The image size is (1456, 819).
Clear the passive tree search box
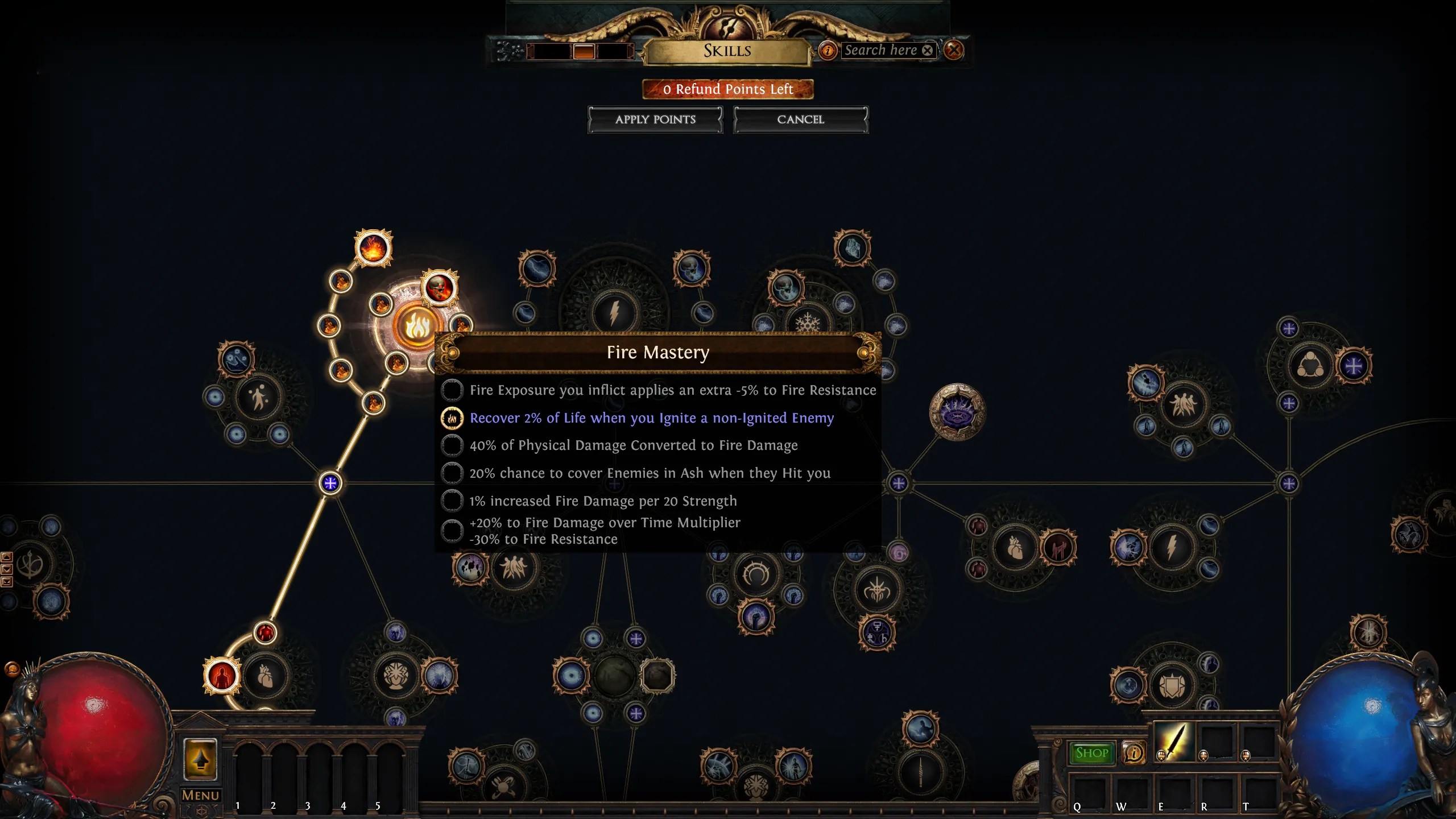tap(928, 50)
